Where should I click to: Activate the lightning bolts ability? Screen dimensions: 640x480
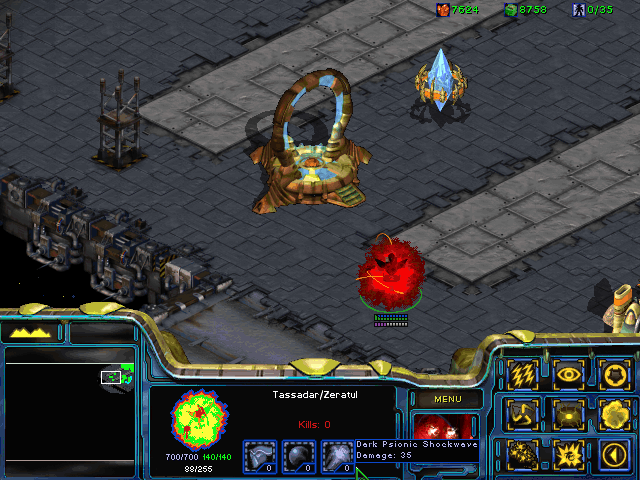click(x=523, y=374)
